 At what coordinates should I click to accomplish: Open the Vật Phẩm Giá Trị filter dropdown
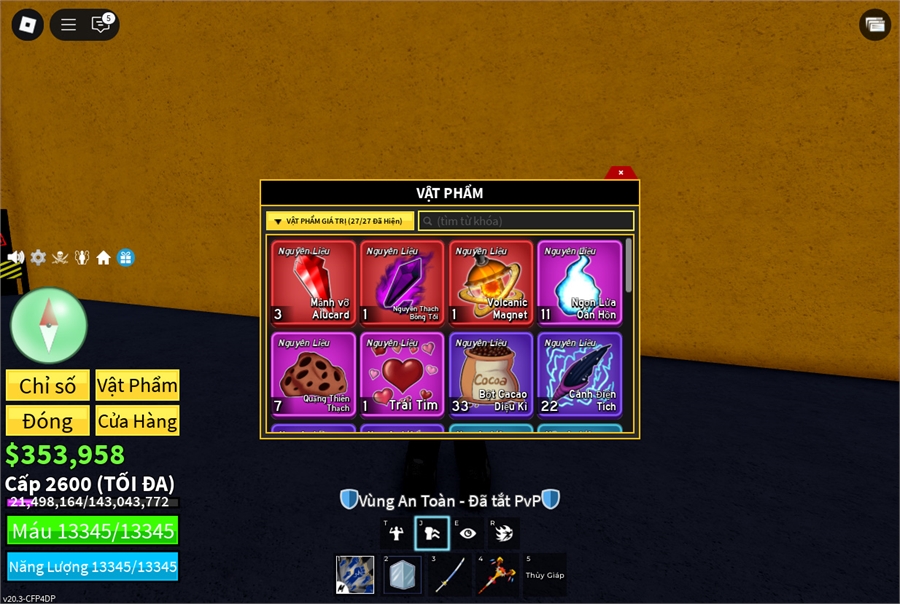pos(340,221)
